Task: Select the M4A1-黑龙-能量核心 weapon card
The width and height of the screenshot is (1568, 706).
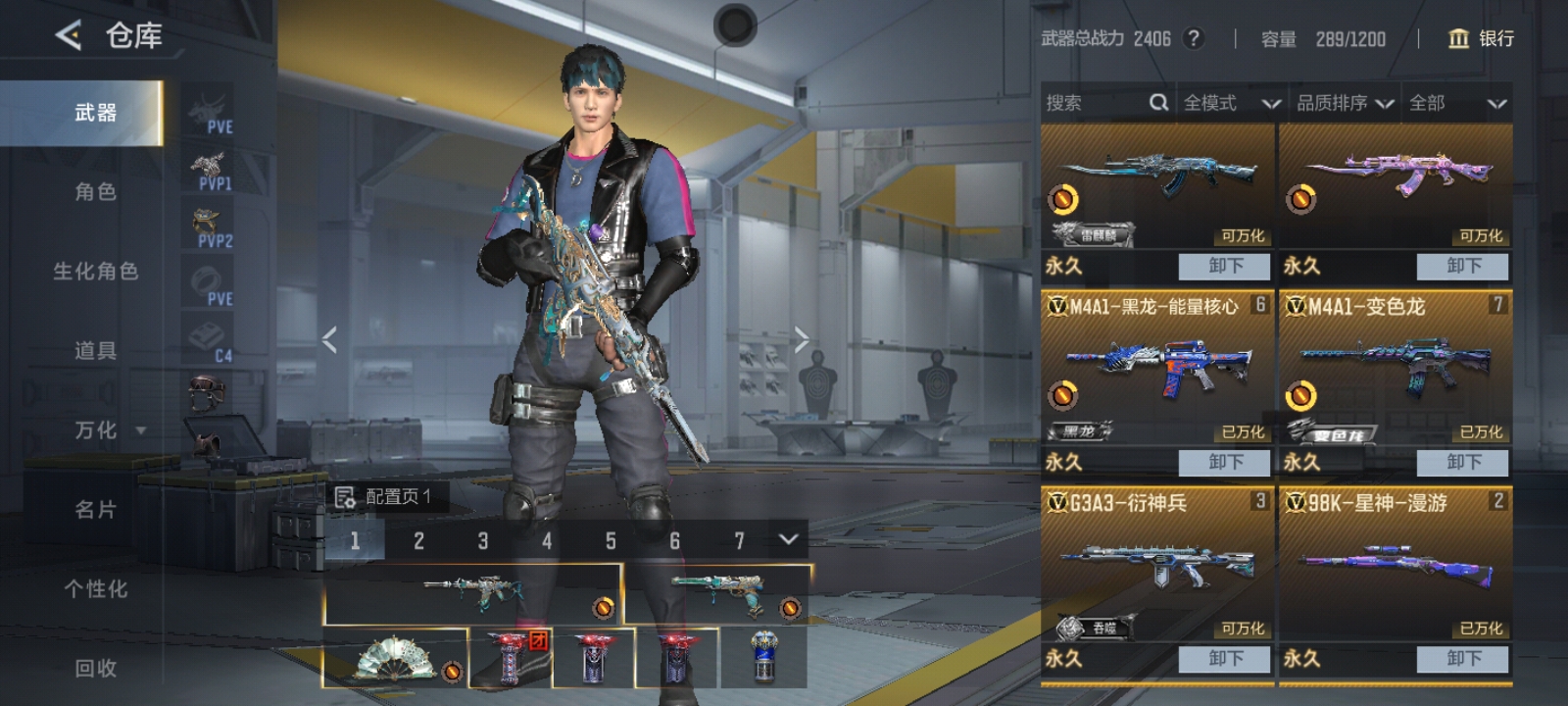Action: [x=1157, y=371]
